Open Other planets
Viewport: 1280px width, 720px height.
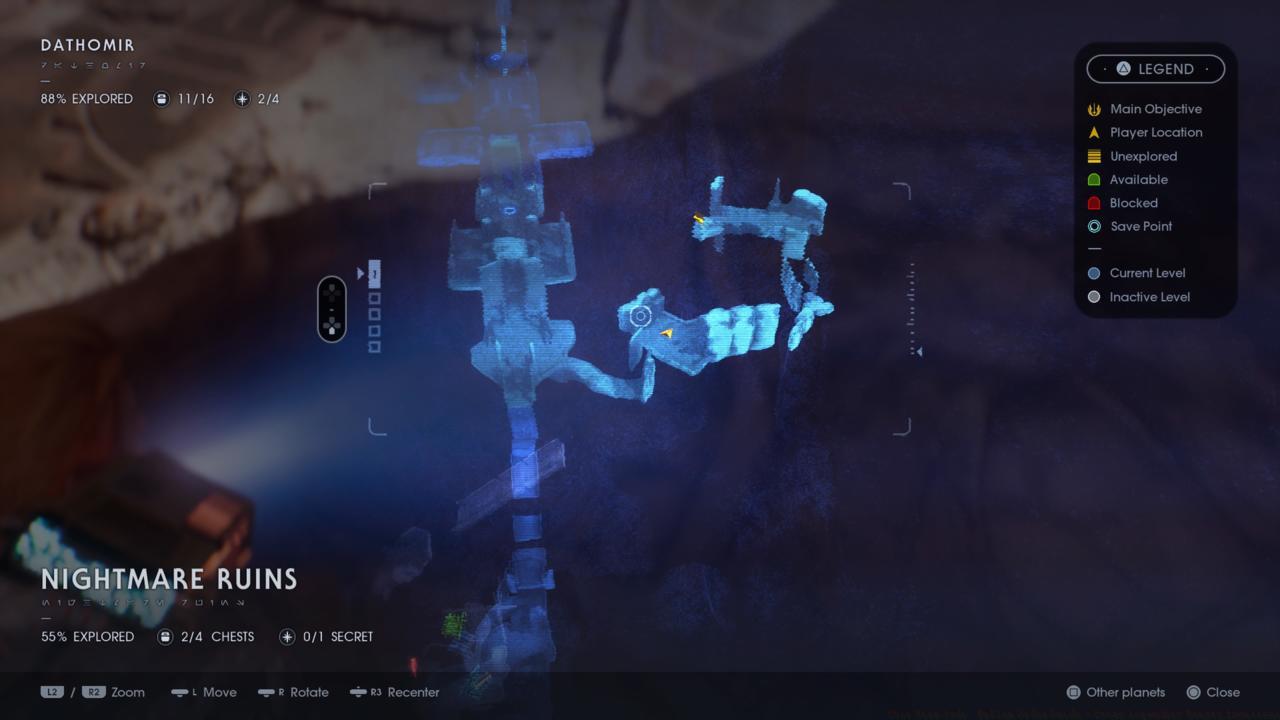click(1113, 692)
